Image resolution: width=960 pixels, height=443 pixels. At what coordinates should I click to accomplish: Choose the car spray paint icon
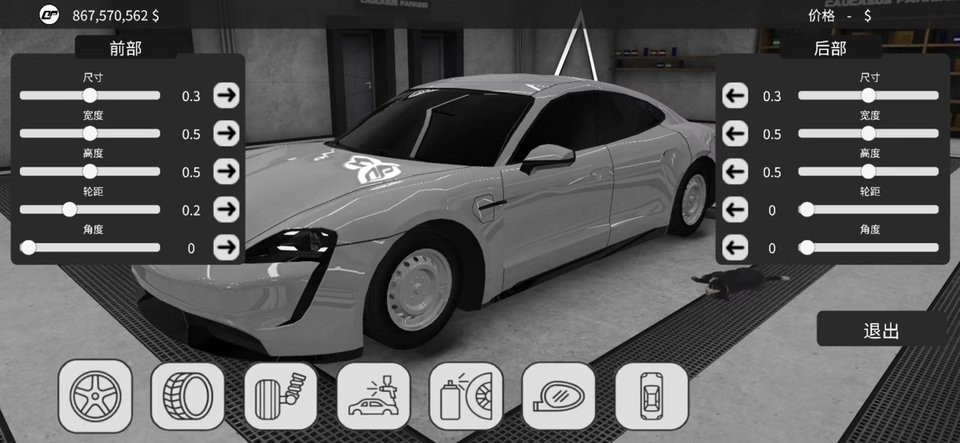[x=373, y=396]
